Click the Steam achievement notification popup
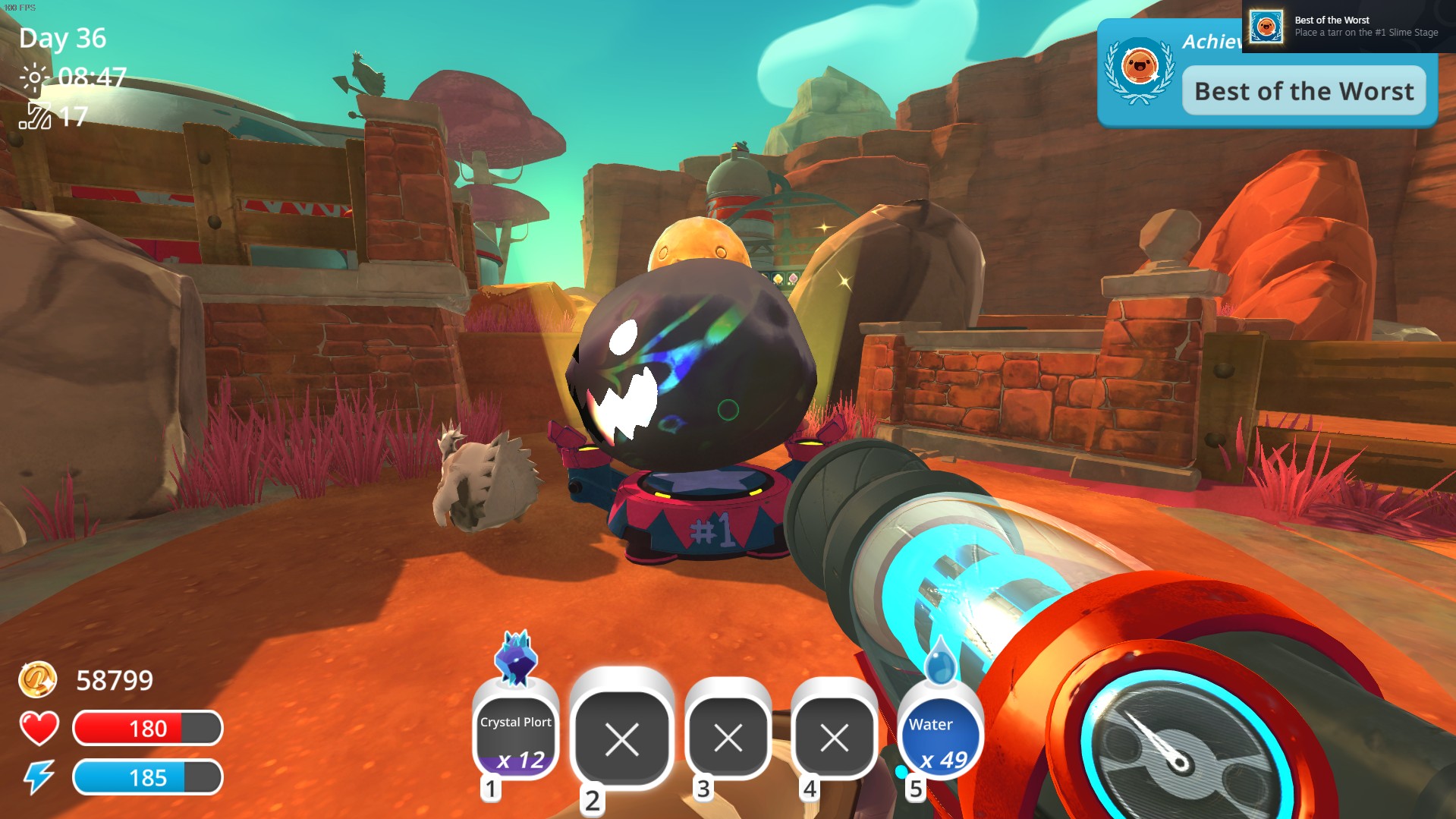This screenshot has width=1456, height=819. [1348, 27]
